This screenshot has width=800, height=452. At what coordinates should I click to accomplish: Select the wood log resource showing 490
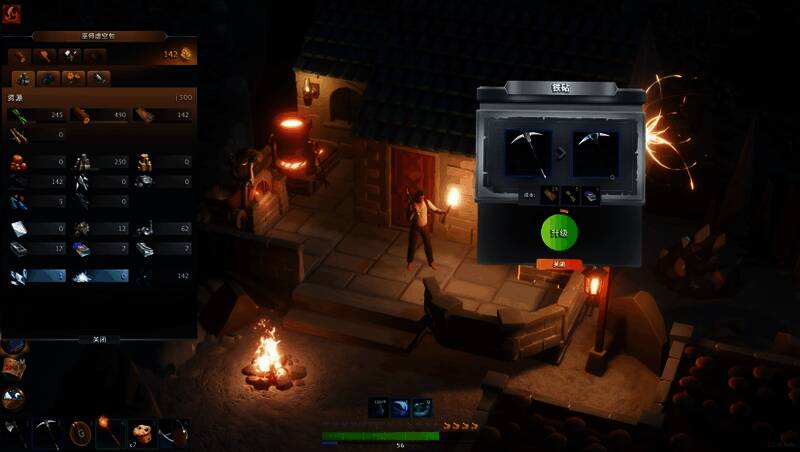coord(81,115)
